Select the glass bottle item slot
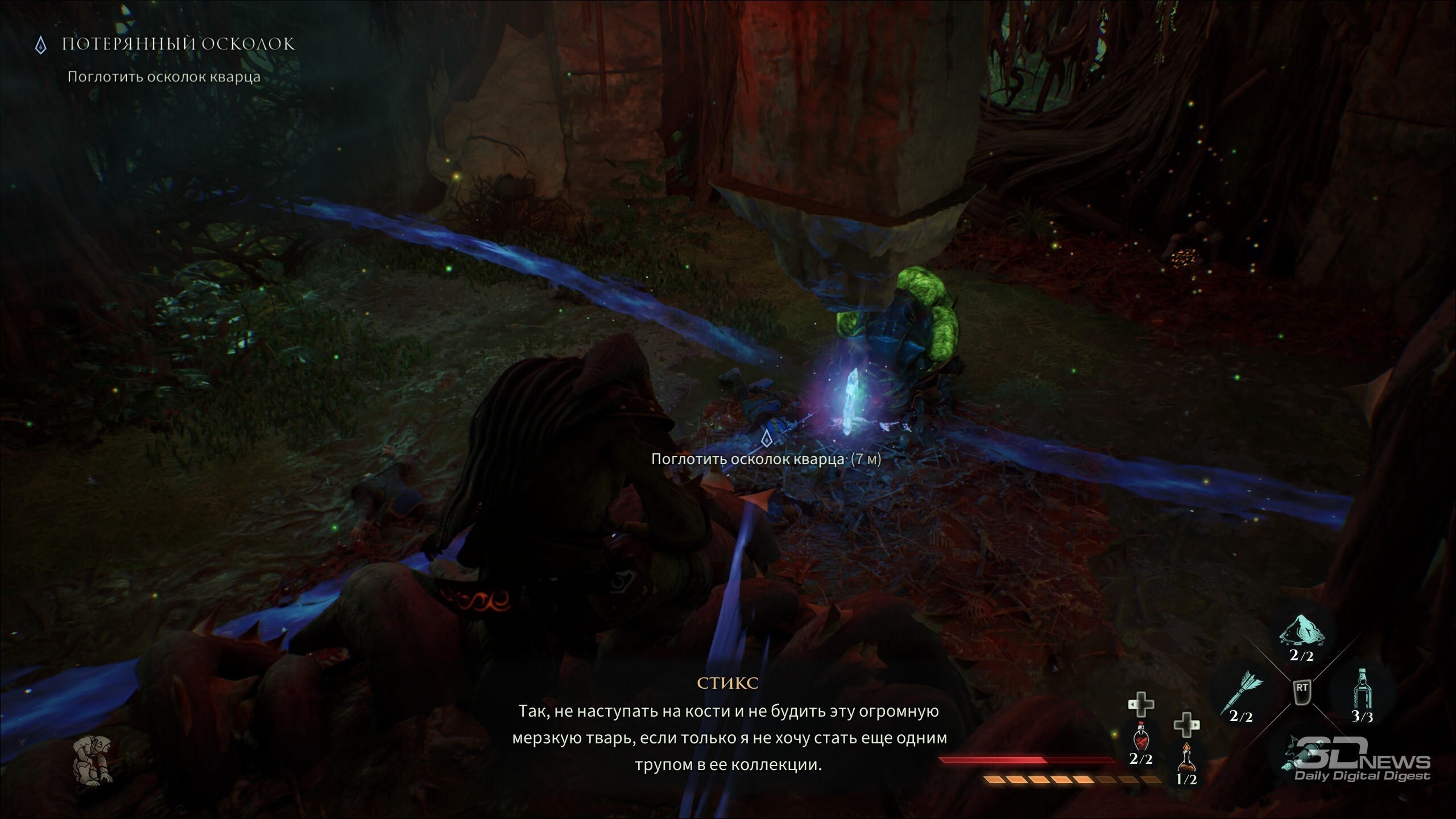 click(1362, 690)
